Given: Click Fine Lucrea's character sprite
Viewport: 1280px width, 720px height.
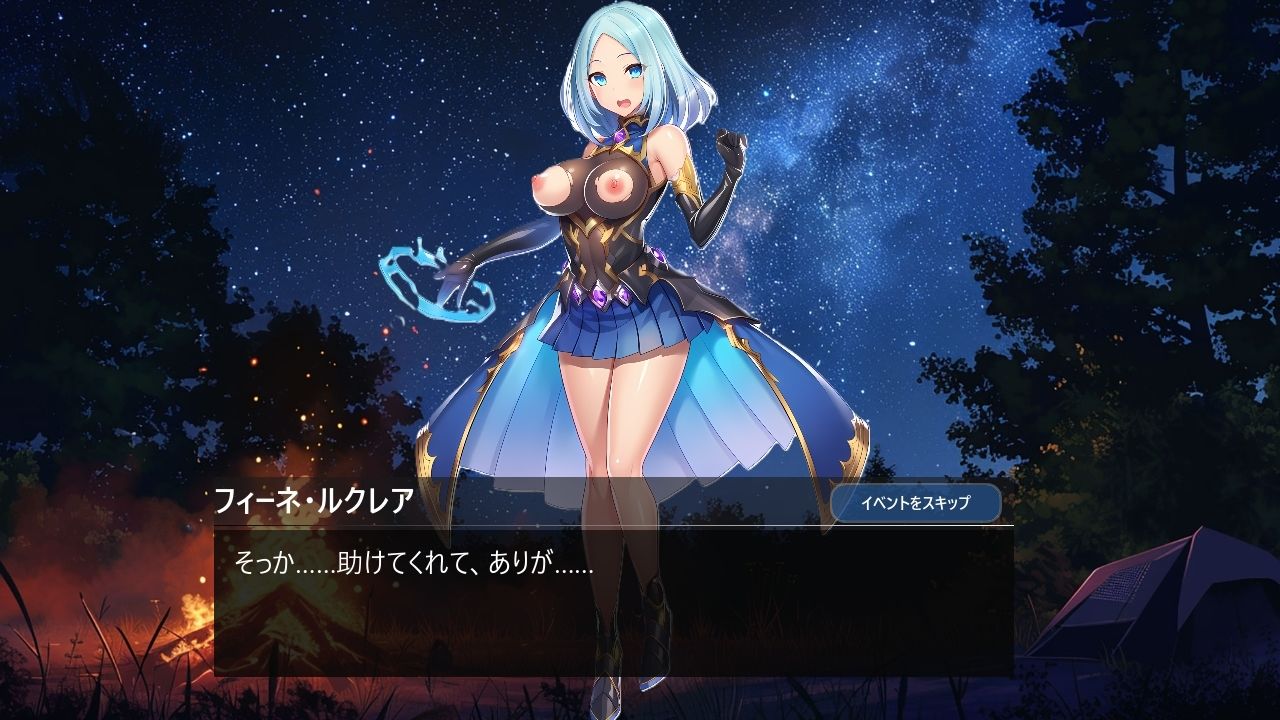Looking at the screenshot, I should tap(620, 300).
